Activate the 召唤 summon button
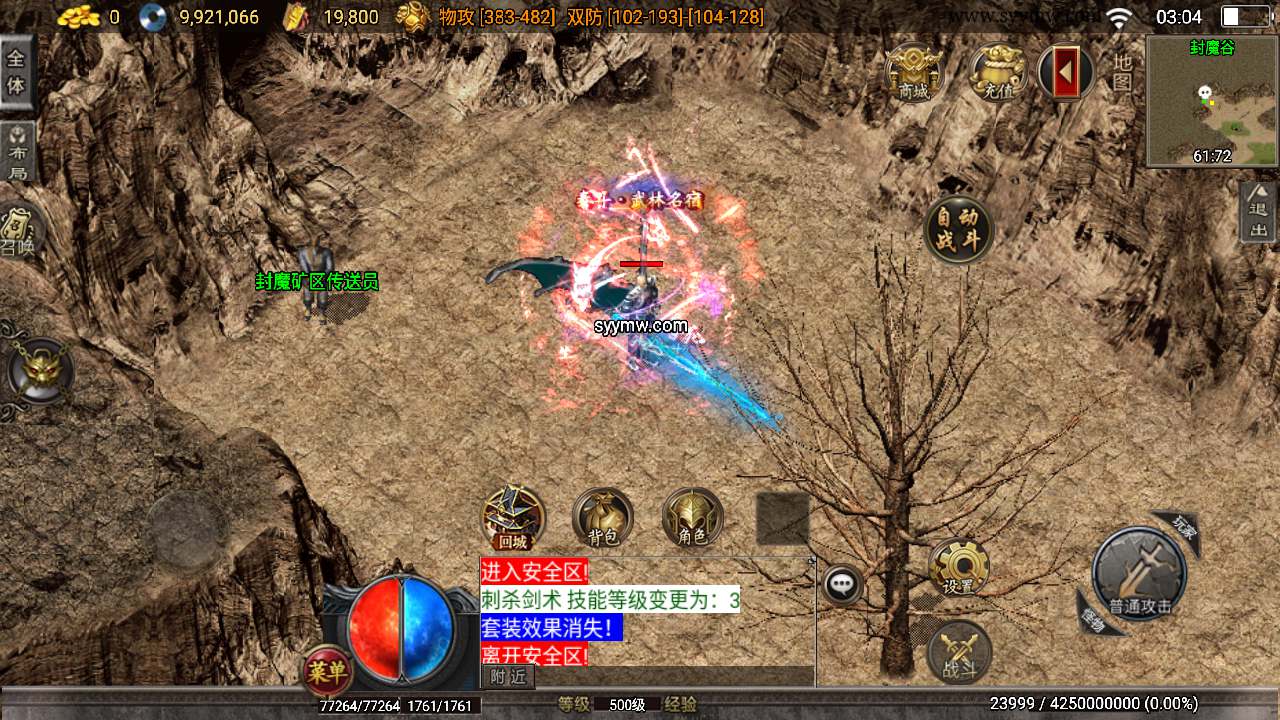This screenshot has height=720, width=1280. (18, 230)
